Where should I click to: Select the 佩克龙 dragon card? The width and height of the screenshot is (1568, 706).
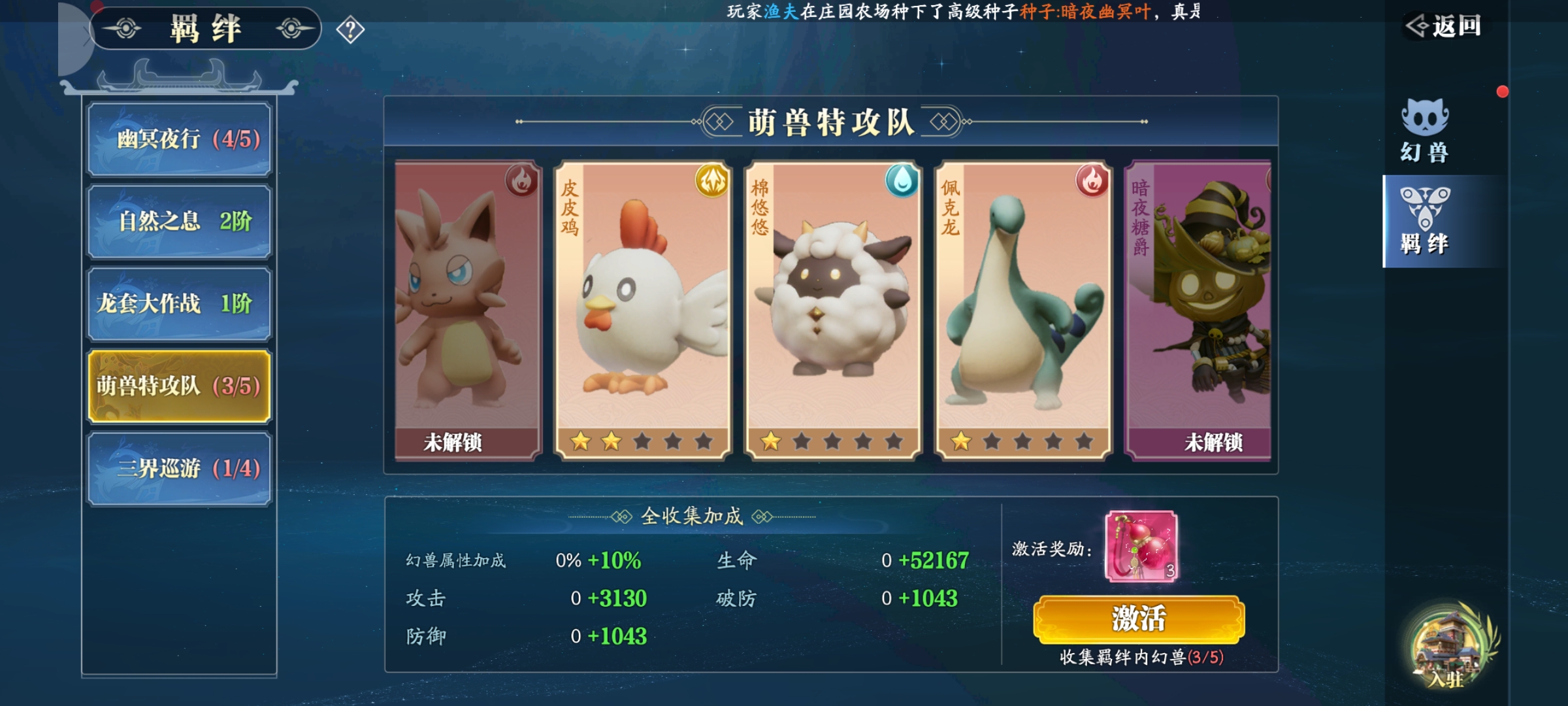1023,311
